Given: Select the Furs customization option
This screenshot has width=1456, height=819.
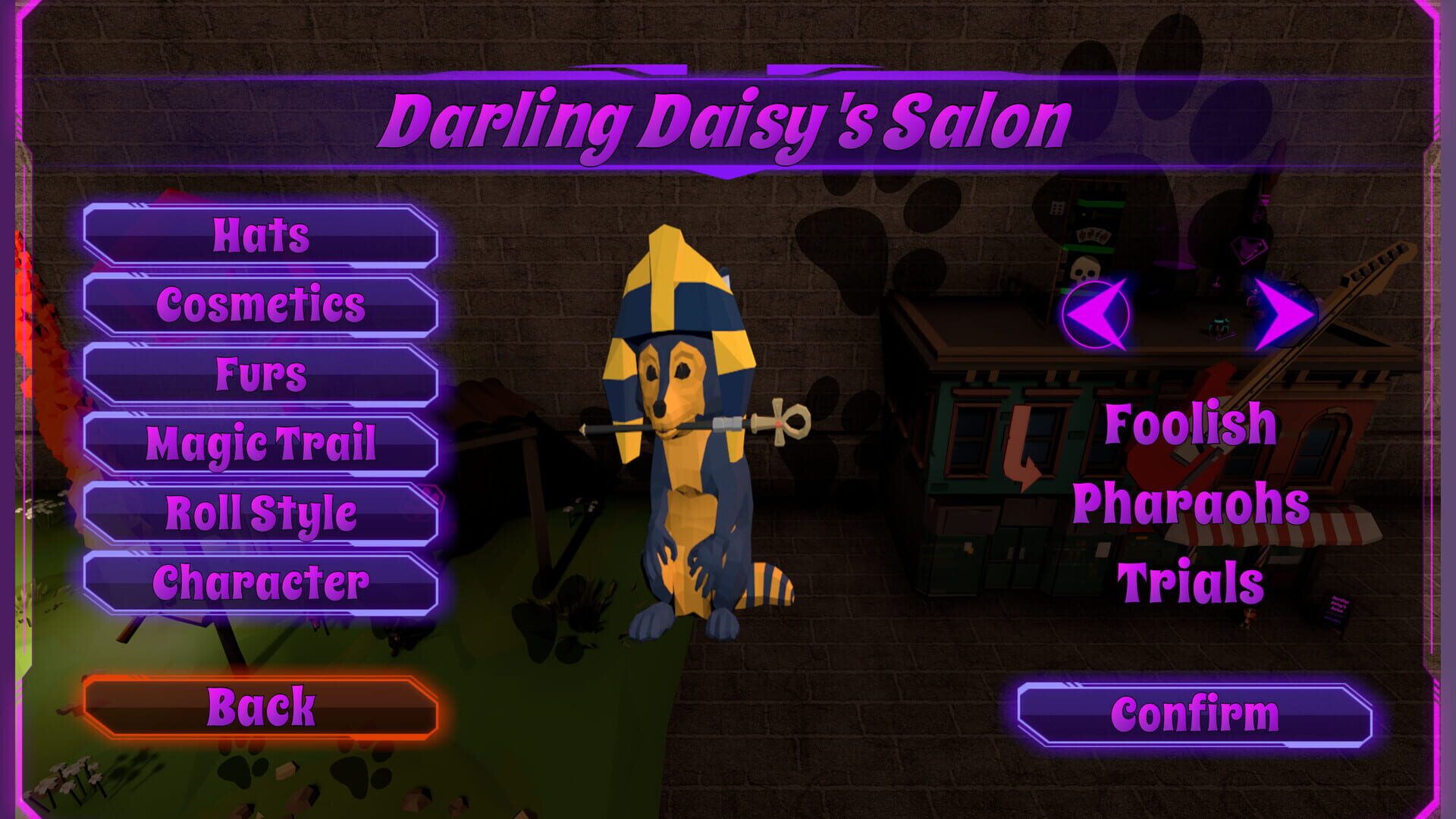Looking at the screenshot, I should [x=262, y=375].
